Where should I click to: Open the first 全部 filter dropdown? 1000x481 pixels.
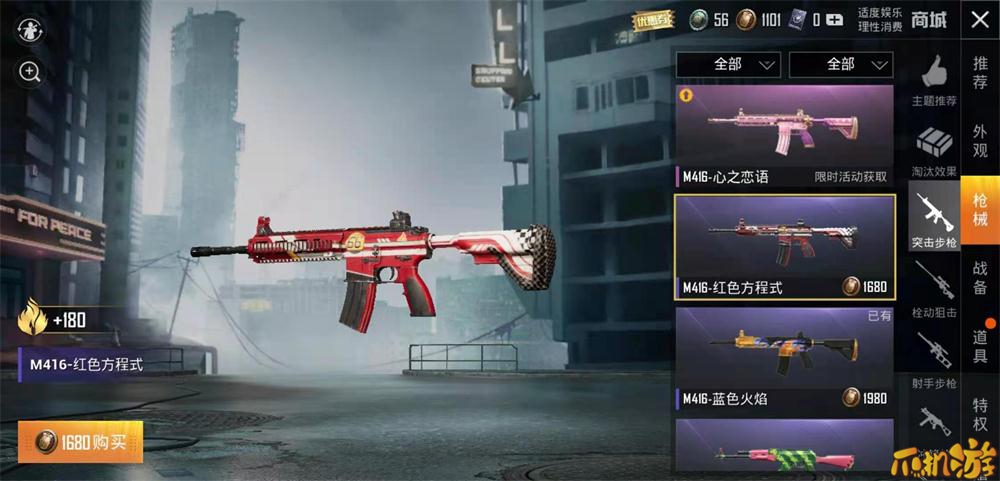click(x=728, y=65)
